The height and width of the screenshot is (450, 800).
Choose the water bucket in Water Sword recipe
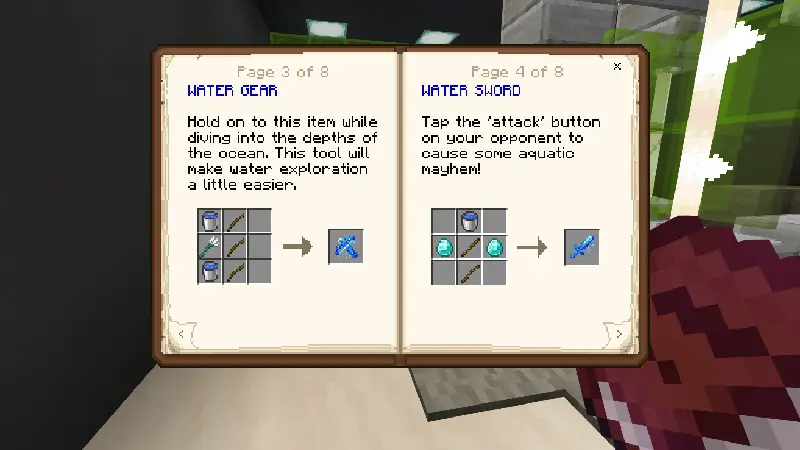coord(469,221)
